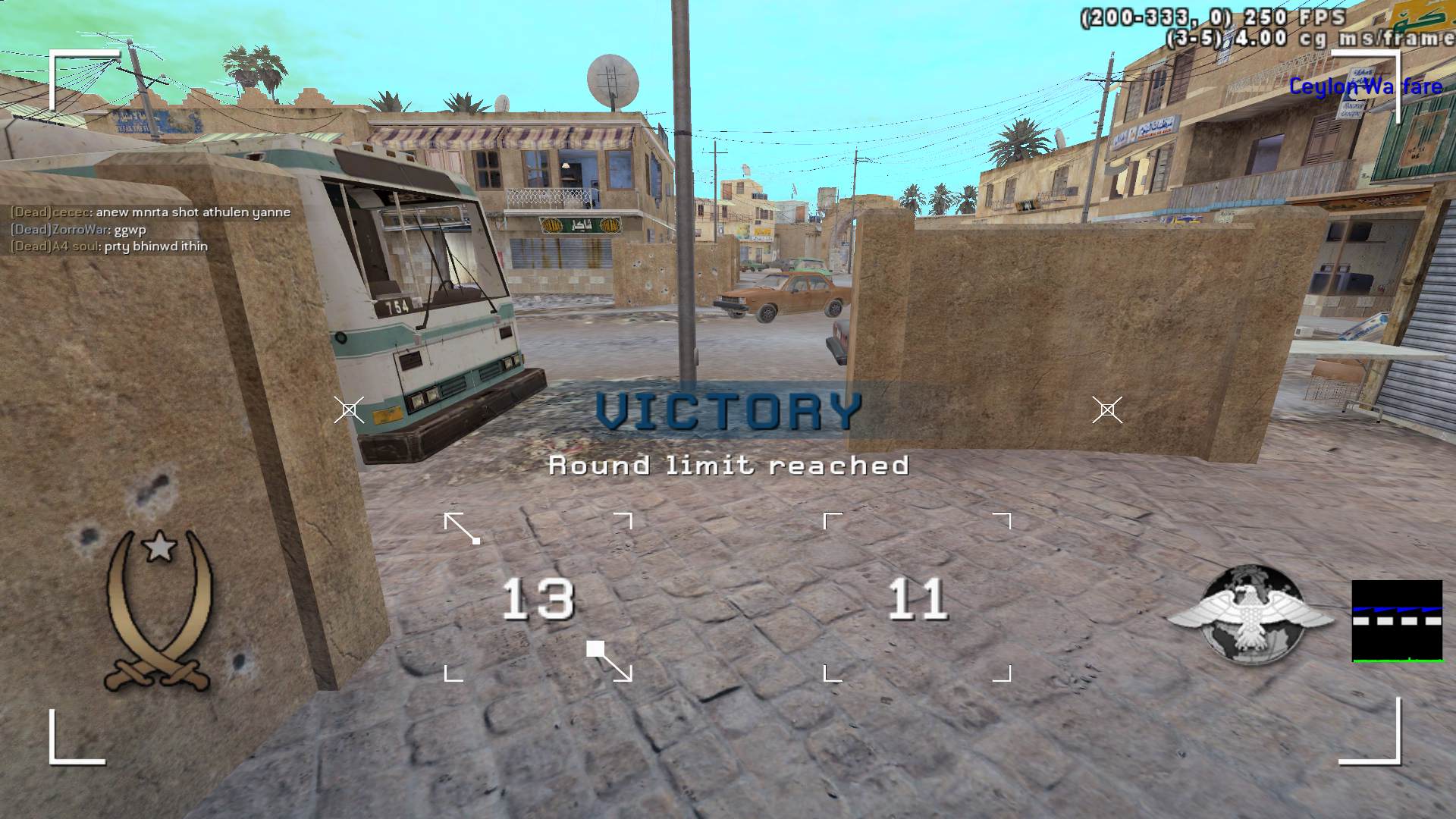Click A4 soul's chat message
The image size is (1456, 819).
[x=108, y=246]
